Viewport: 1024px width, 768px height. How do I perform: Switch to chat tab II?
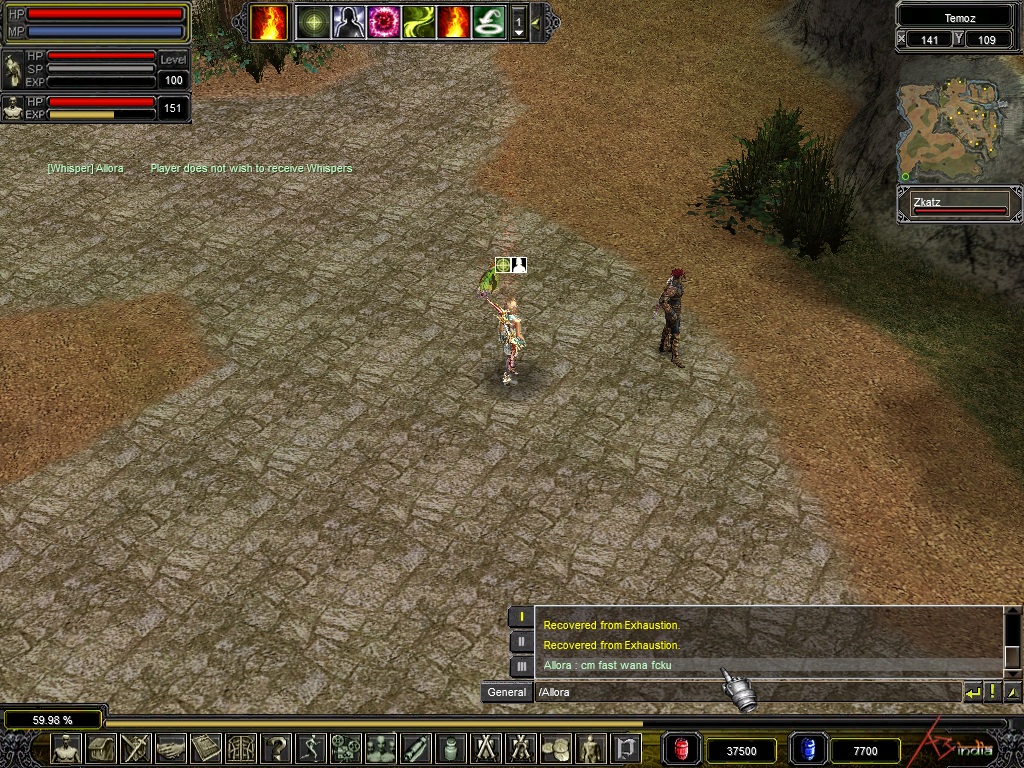pyautogui.click(x=521, y=641)
